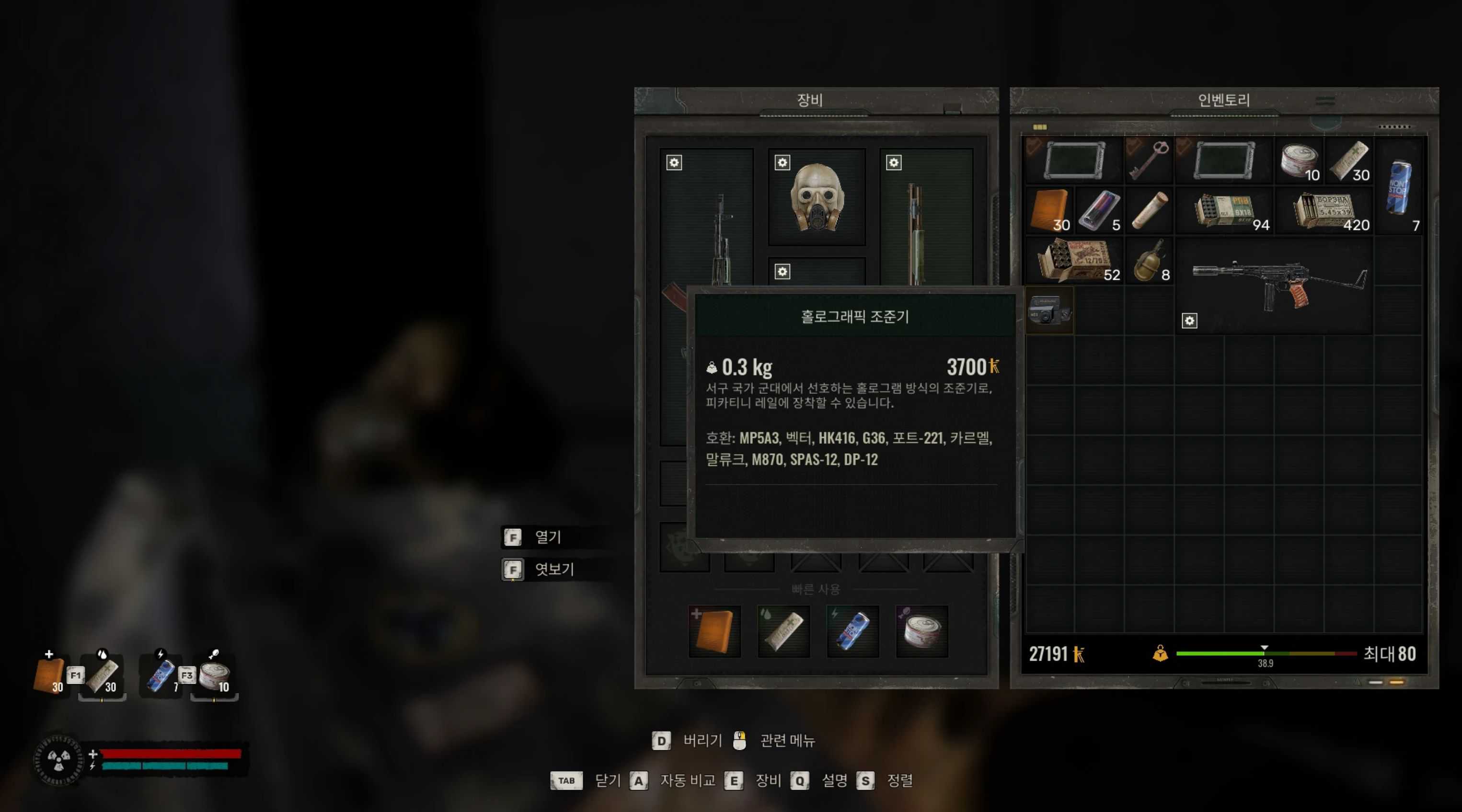This screenshot has width=1462, height=812.
Task: Select the 5.45x39 ammo box of 420
Action: (1324, 210)
